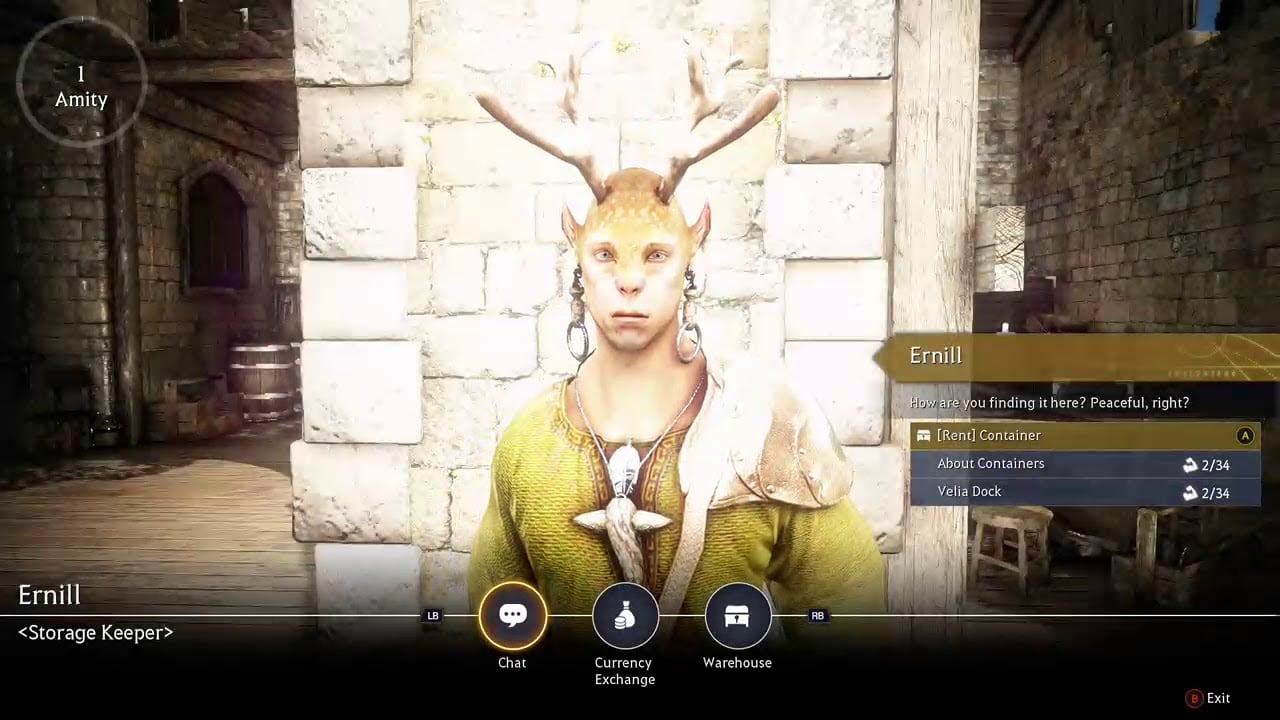1280x720 pixels.
Task: Click the LB shoulder button indicator
Action: click(x=433, y=616)
